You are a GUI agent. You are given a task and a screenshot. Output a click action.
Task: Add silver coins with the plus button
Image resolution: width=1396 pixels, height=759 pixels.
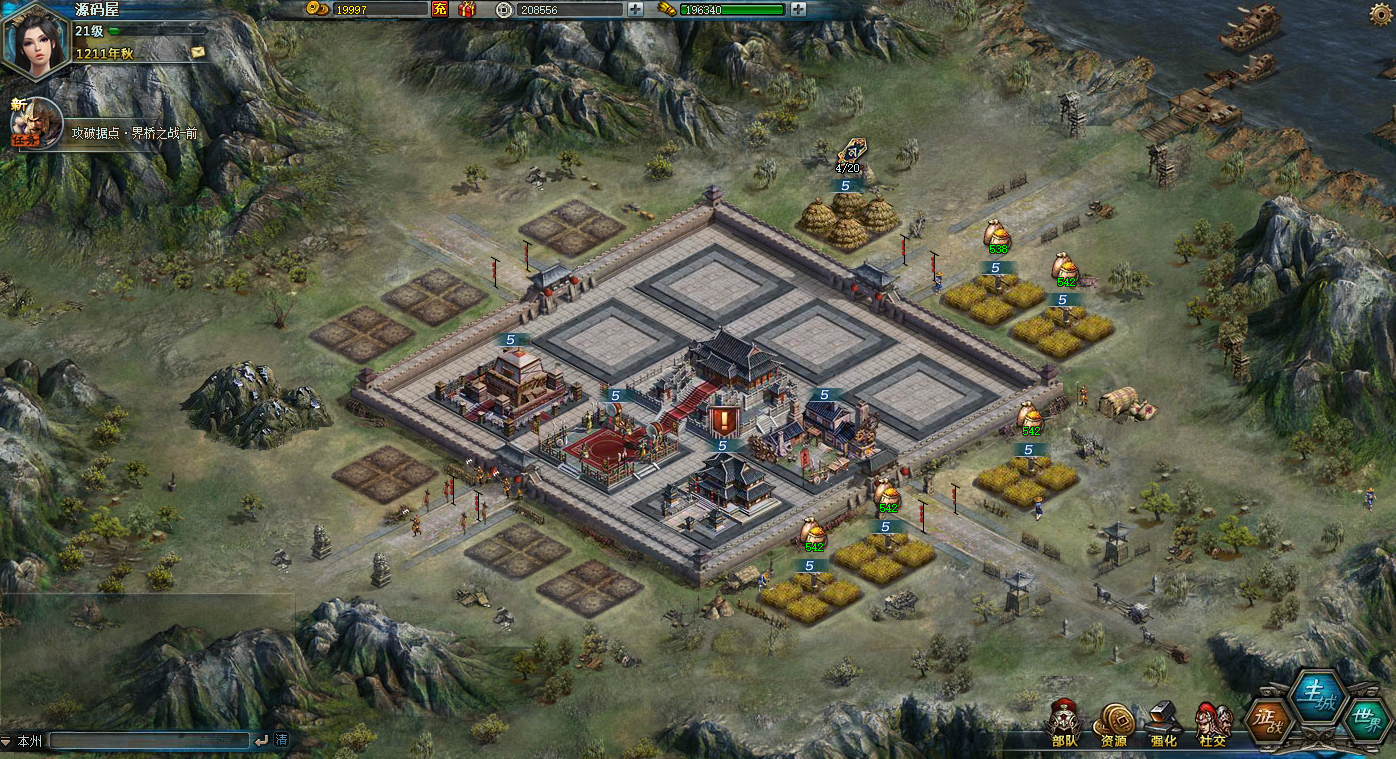[x=635, y=9]
